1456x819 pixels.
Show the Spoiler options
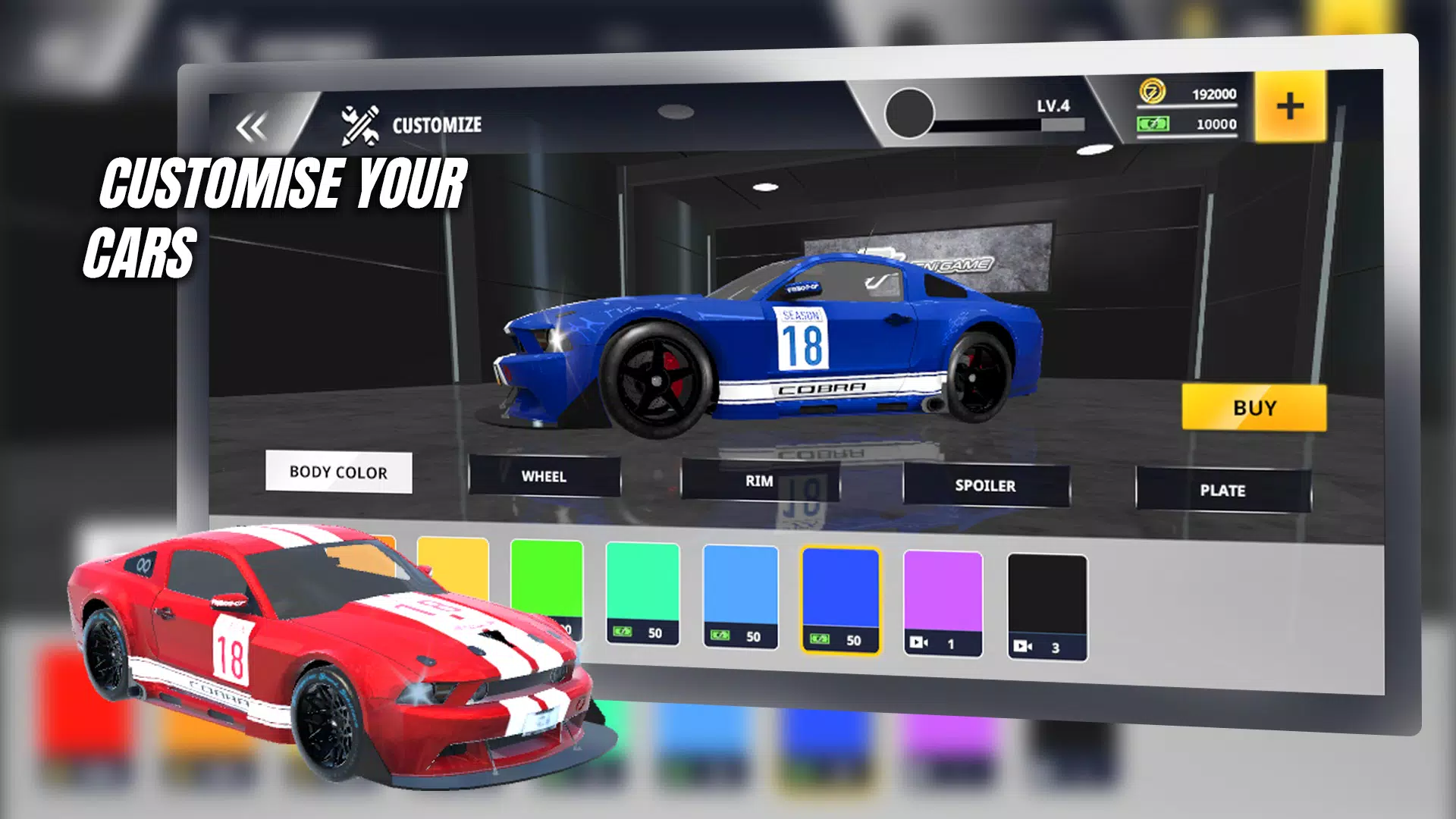(x=985, y=485)
